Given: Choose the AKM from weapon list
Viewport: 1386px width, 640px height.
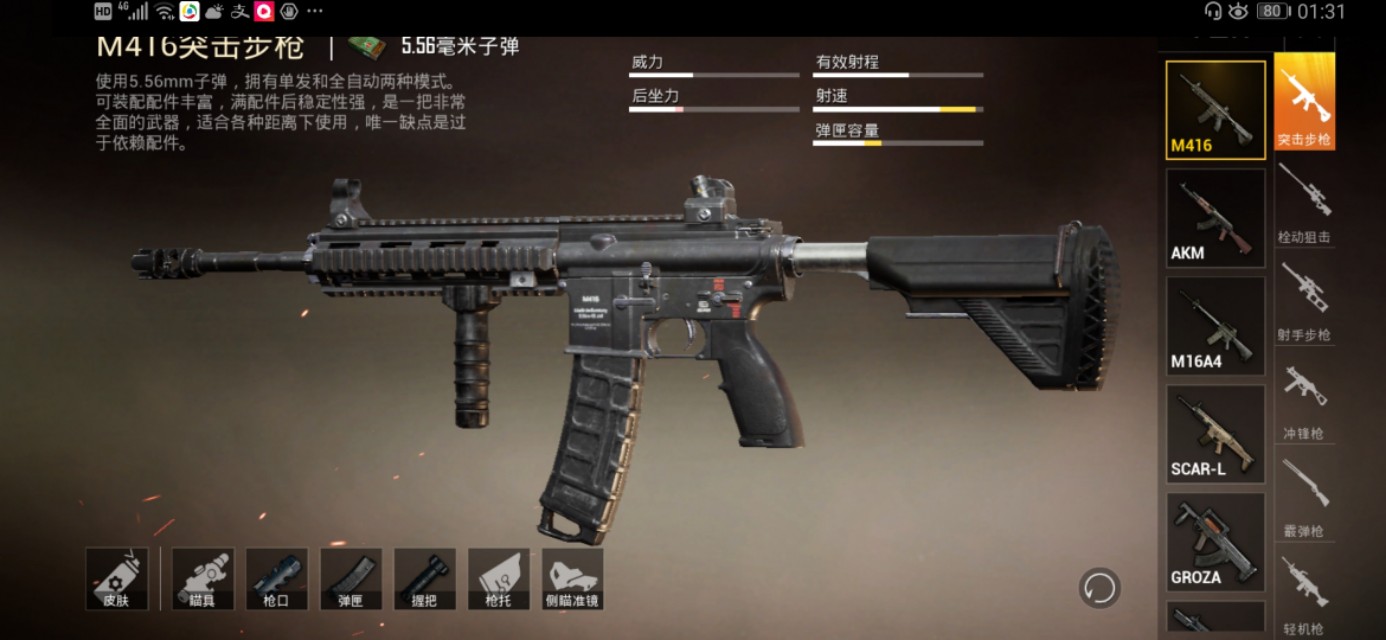Looking at the screenshot, I should [1215, 218].
